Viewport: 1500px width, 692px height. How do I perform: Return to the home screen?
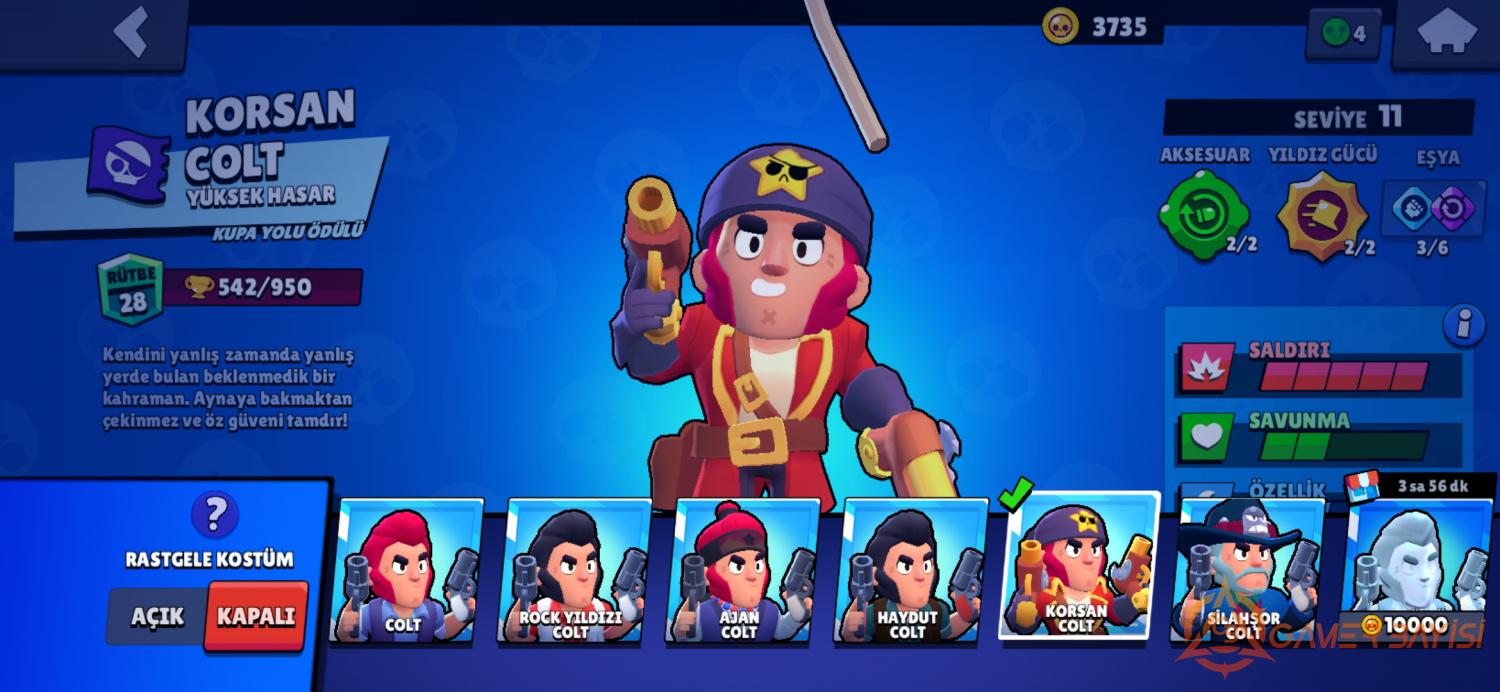(x=1447, y=33)
